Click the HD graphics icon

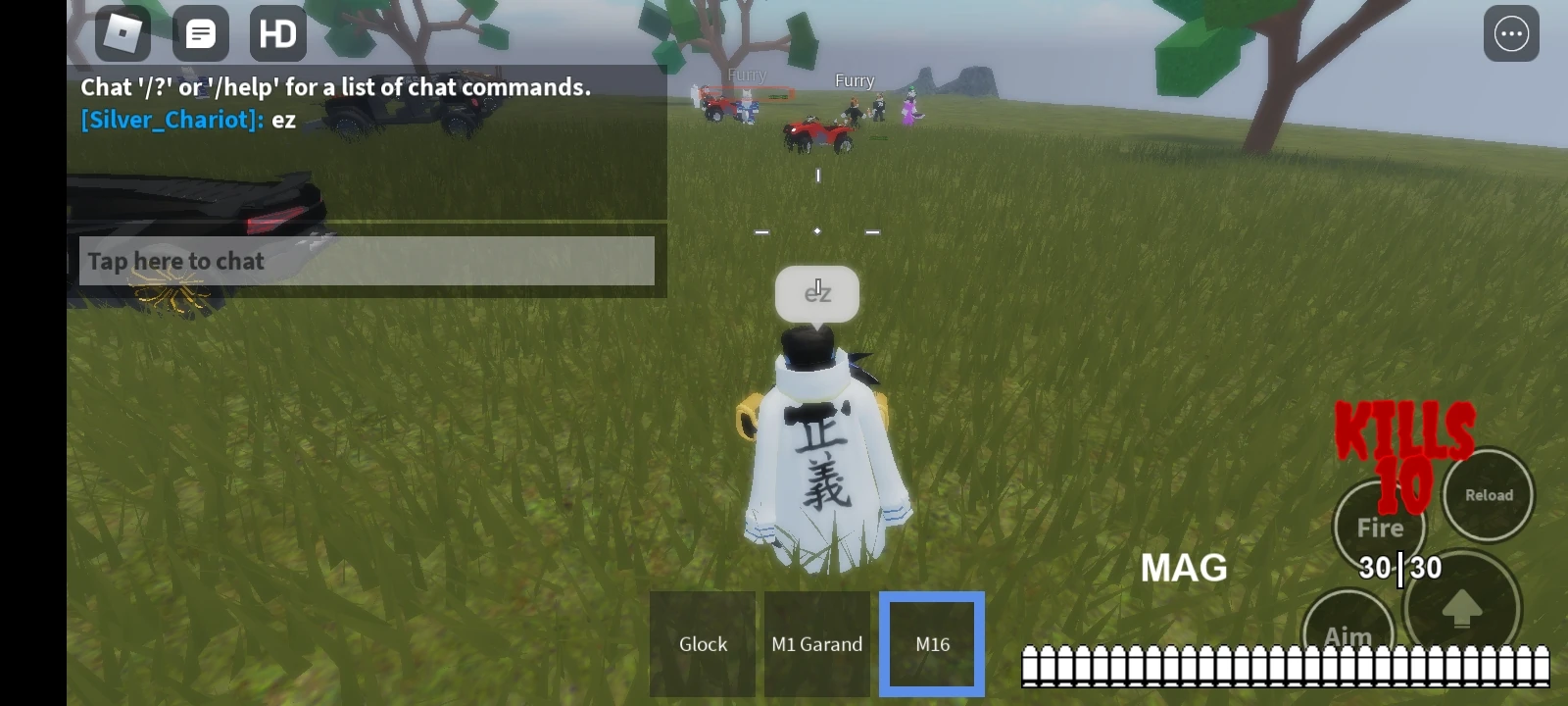[x=278, y=33]
